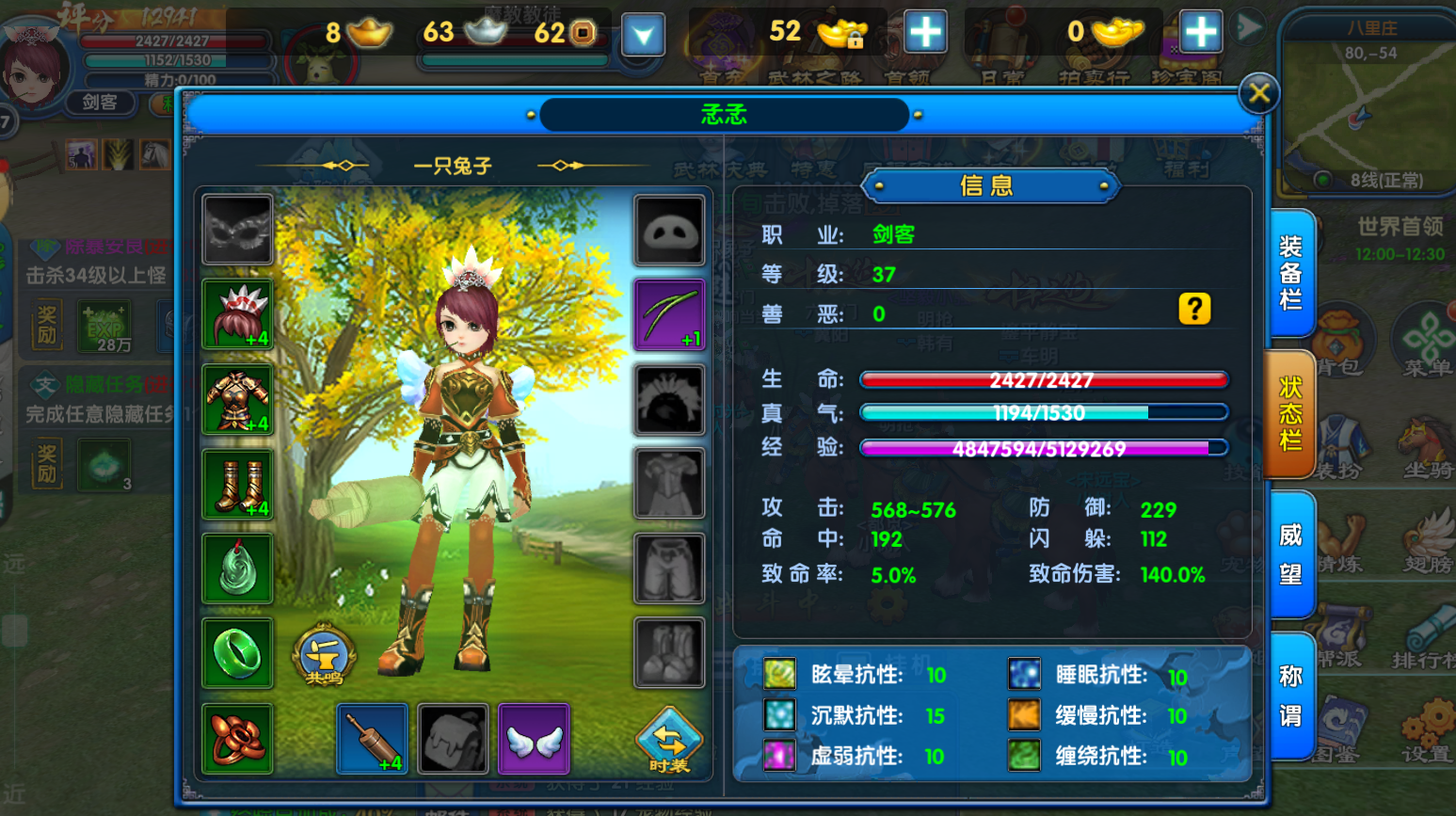
Task: Select the golden boots equipment slot
Action: tap(237, 485)
